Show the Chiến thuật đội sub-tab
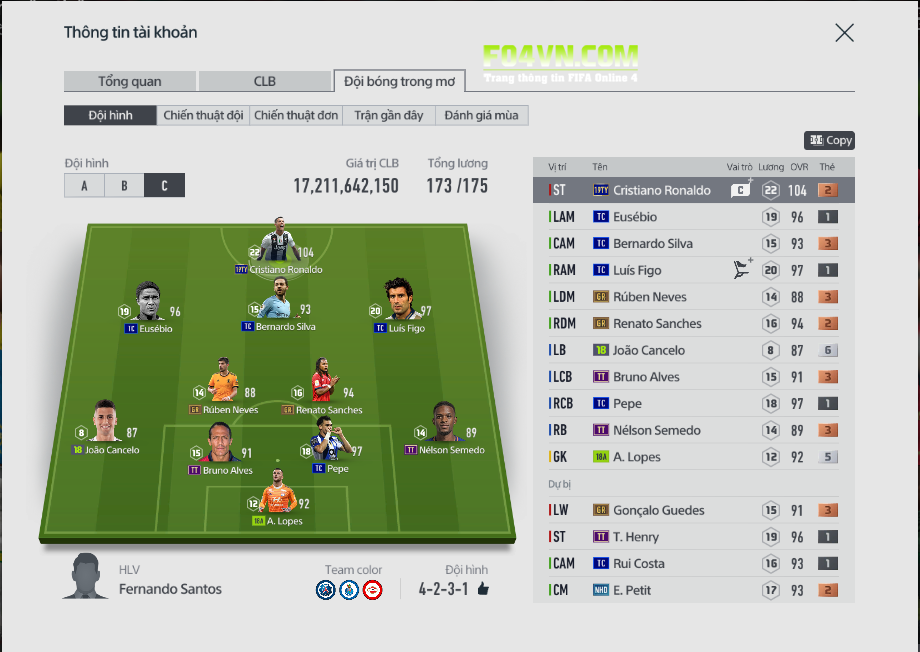This screenshot has width=920, height=652. [203, 115]
